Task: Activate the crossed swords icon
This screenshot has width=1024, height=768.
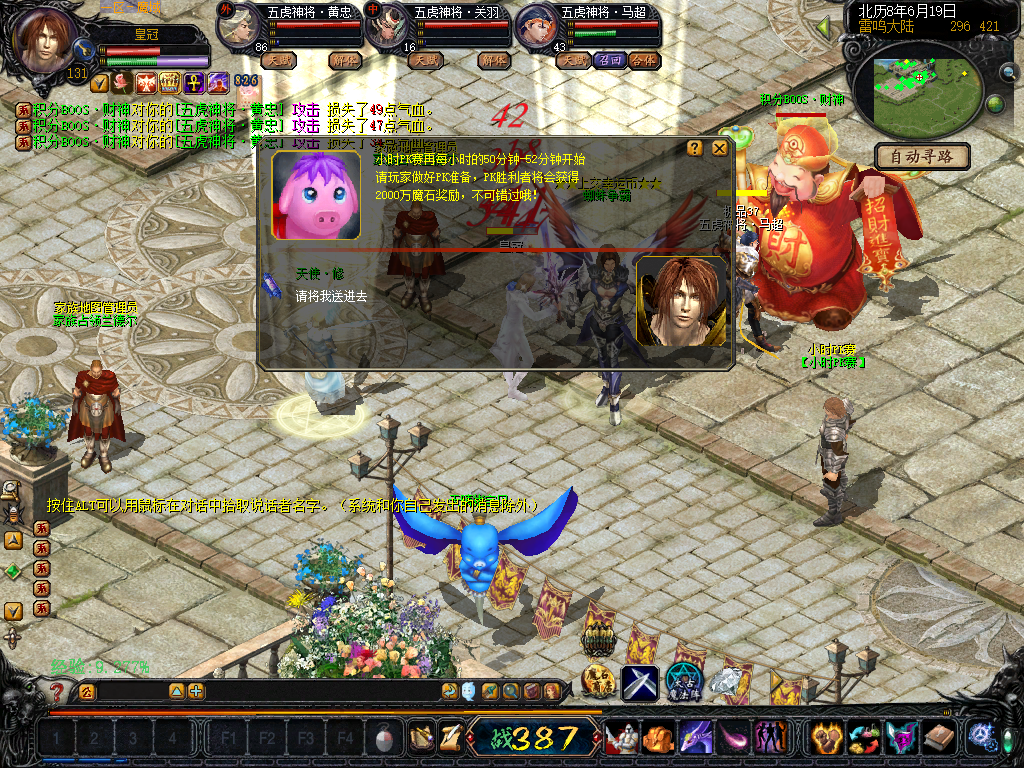Action: (x=640, y=683)
